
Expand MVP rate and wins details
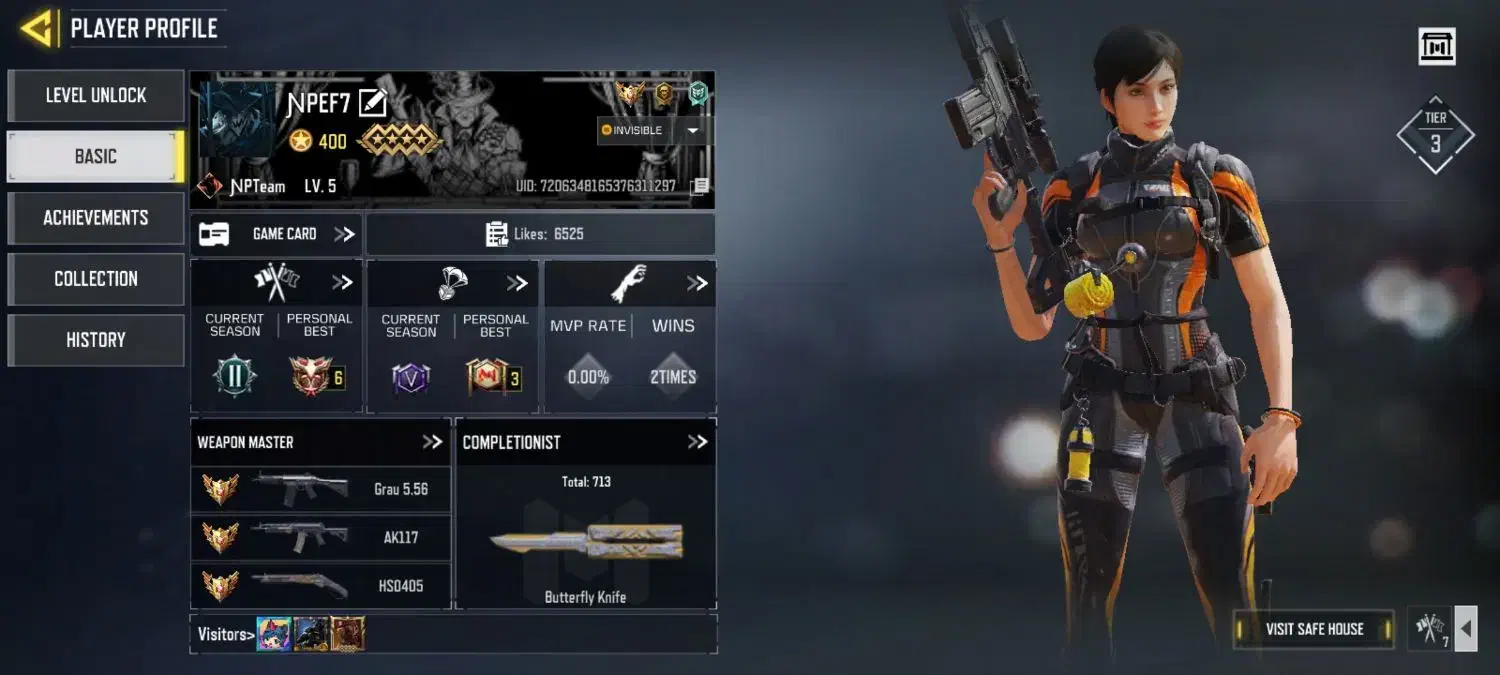click(697, 284)
